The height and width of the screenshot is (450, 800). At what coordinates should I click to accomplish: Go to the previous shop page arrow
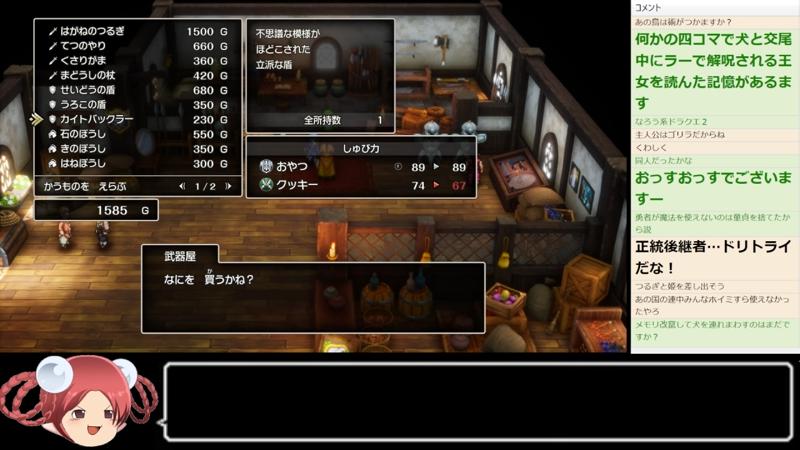coord(181,186)
